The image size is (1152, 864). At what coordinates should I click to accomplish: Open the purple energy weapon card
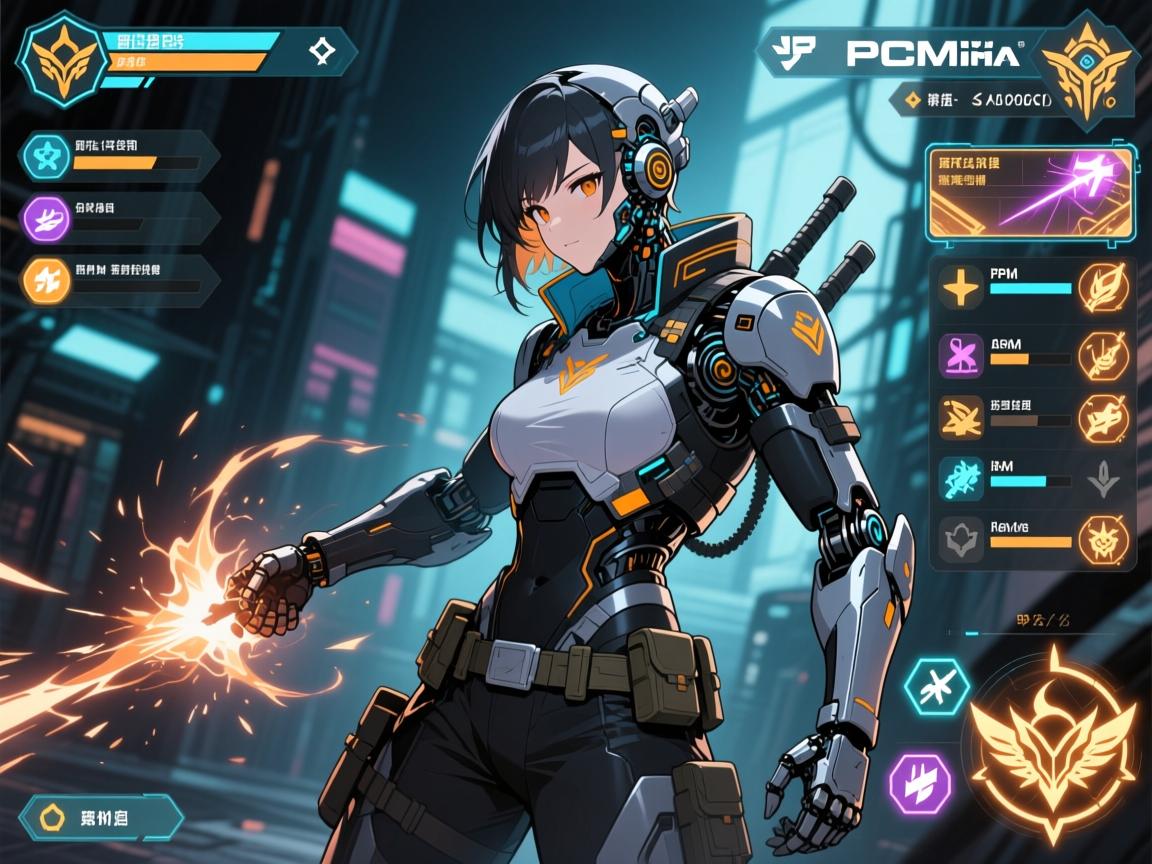1030,193
